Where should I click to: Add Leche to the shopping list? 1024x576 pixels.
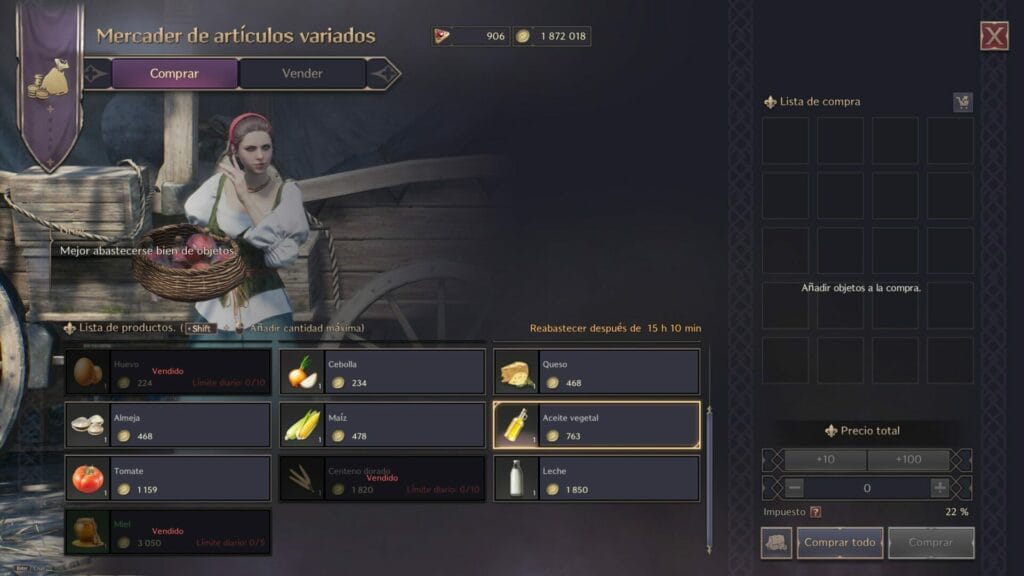596,478
